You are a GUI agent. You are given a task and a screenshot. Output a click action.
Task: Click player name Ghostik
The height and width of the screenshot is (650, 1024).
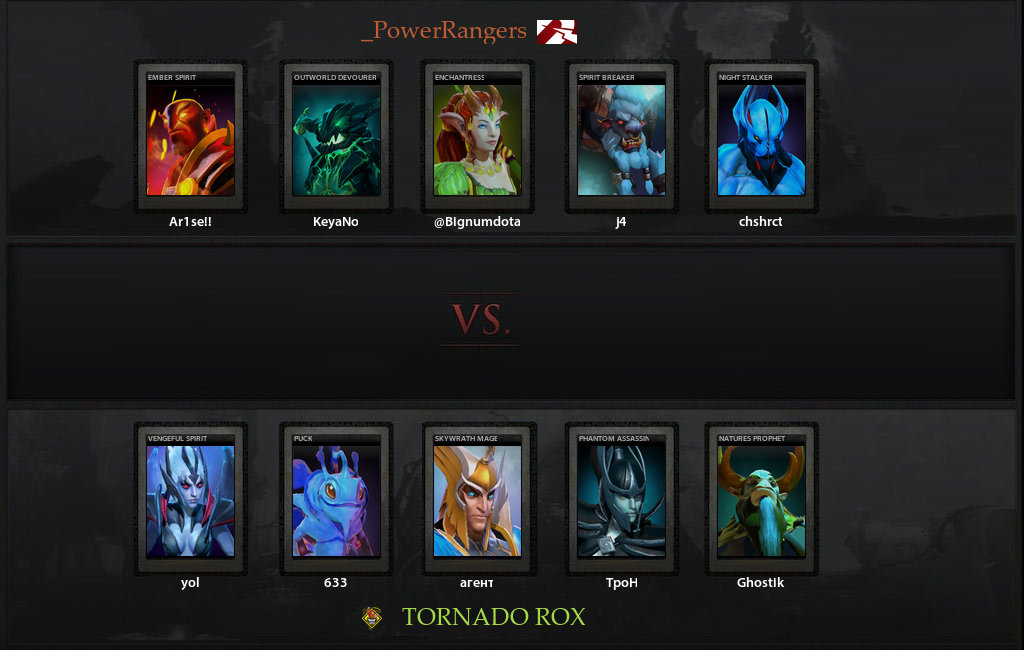[x=761, y=583]
